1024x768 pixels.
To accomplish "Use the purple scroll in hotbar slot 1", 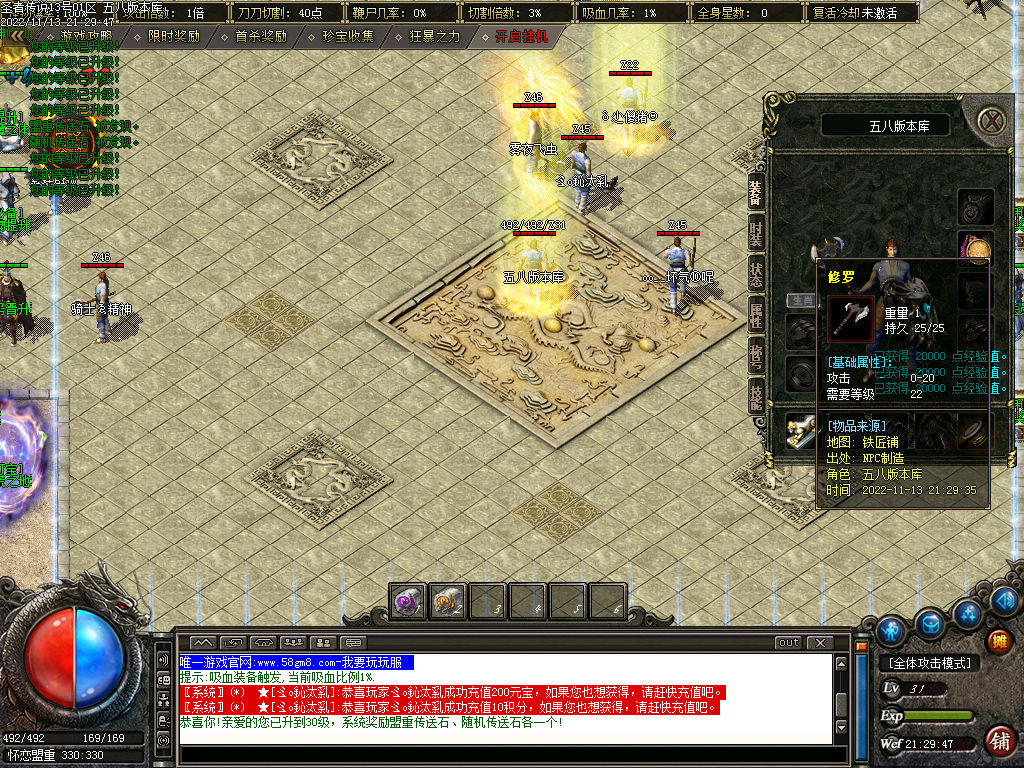I will [x=408, y=601].
